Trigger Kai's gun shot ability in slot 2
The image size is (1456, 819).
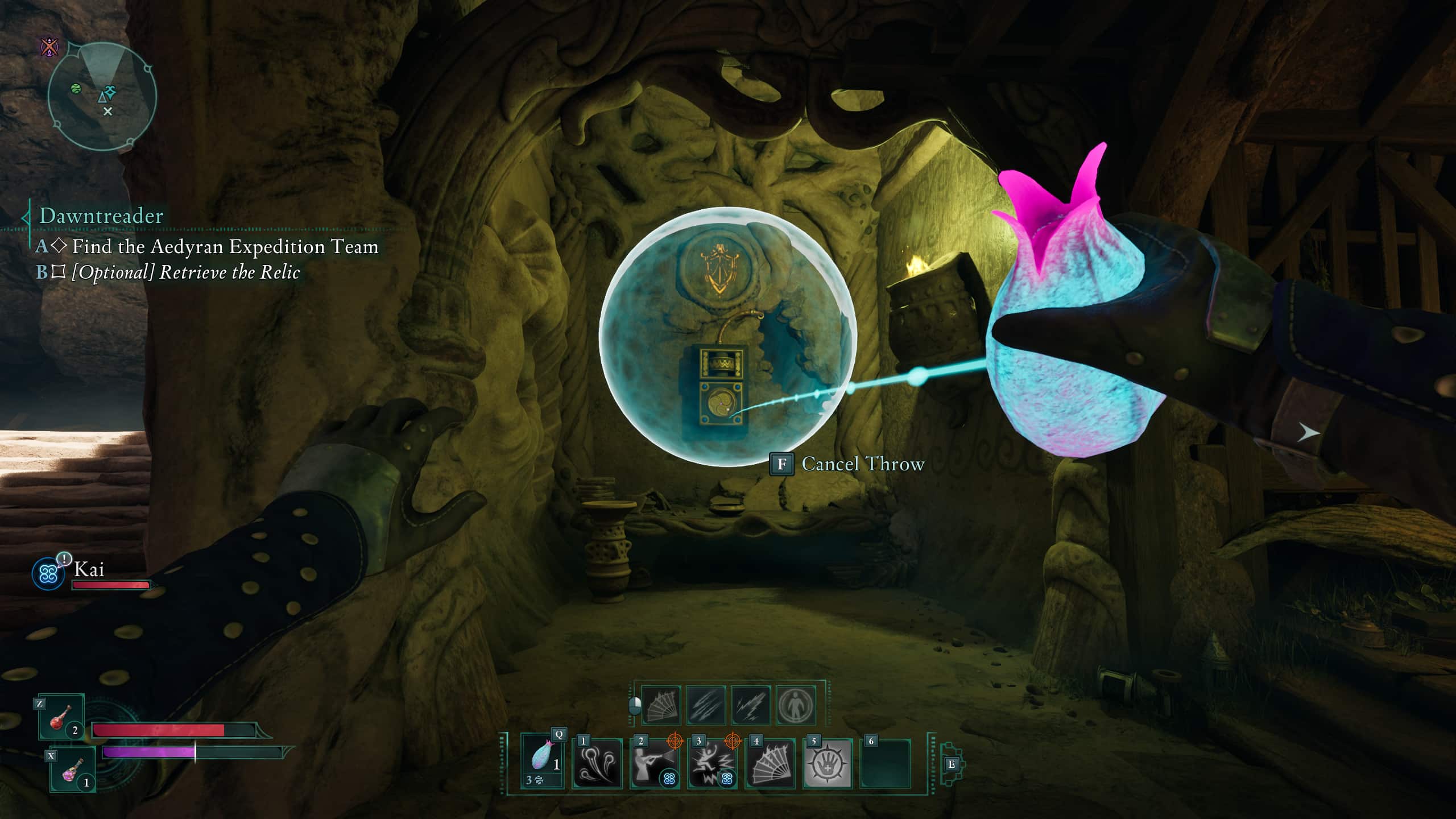pos(654,764)
